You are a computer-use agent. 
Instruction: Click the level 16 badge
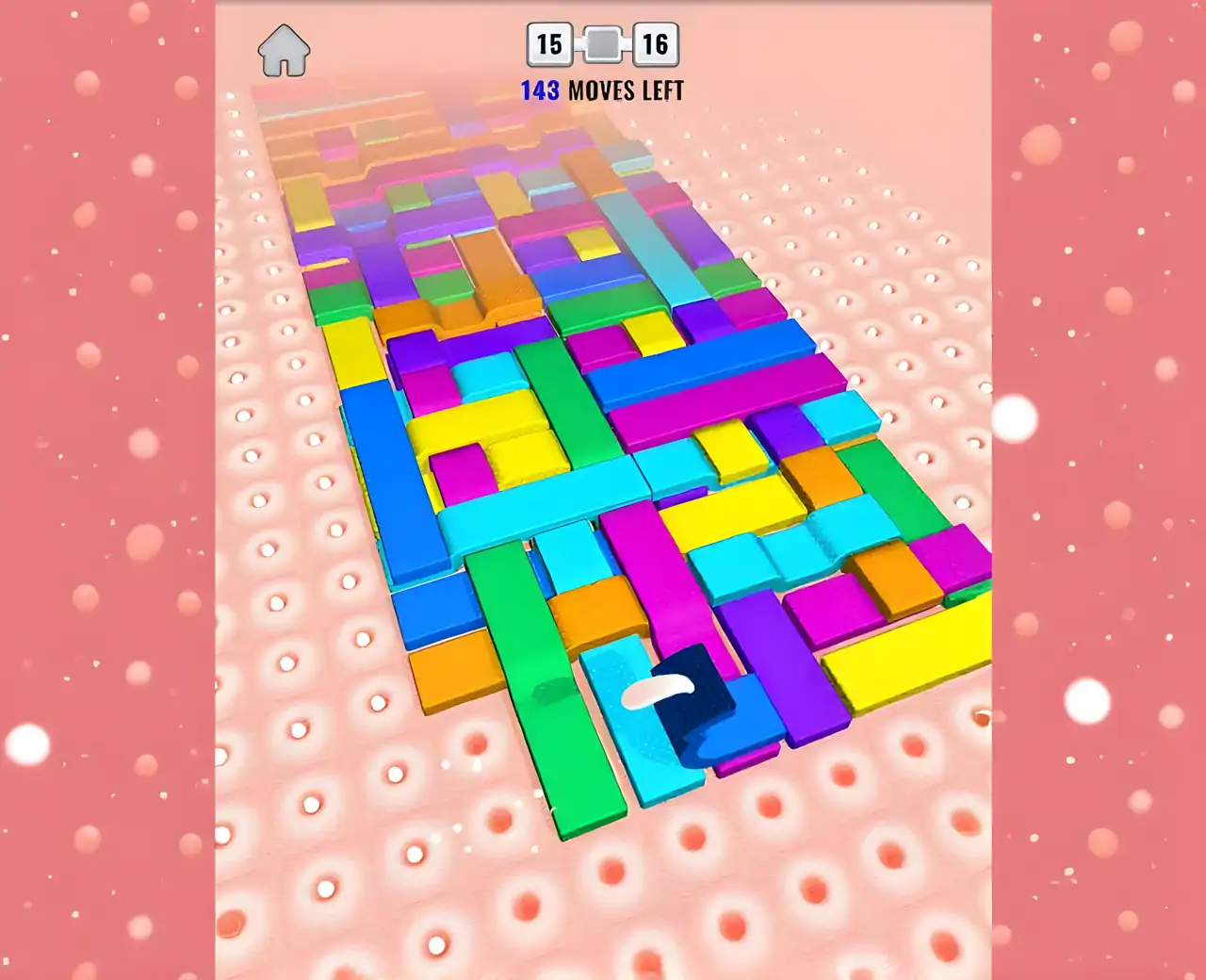point(658,41)
